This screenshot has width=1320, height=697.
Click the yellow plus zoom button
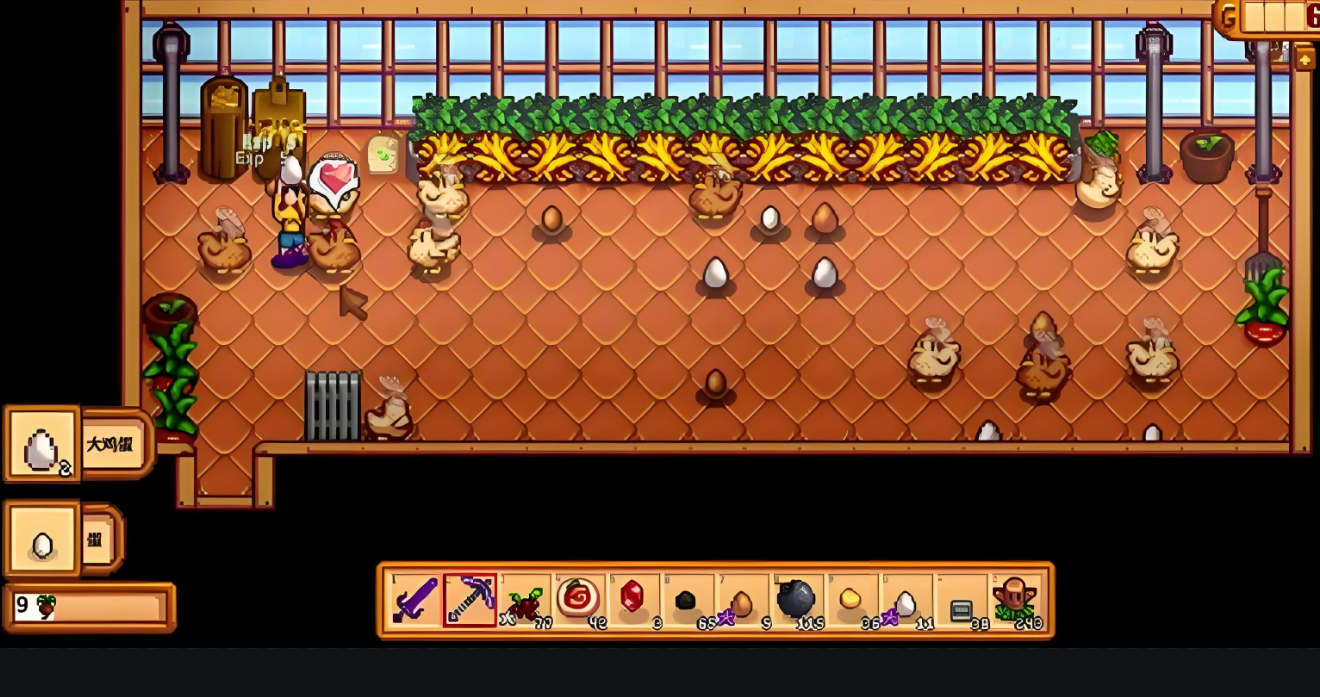1305,60
